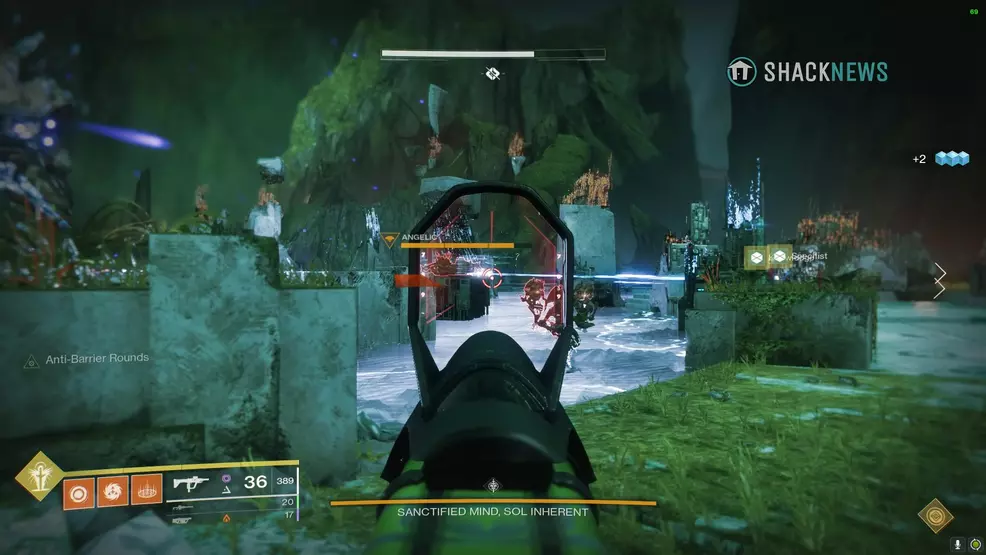Viewport: 986px width, 555px height.
Task: Switch to the second weapon in the list
Action: pos(185,505)
